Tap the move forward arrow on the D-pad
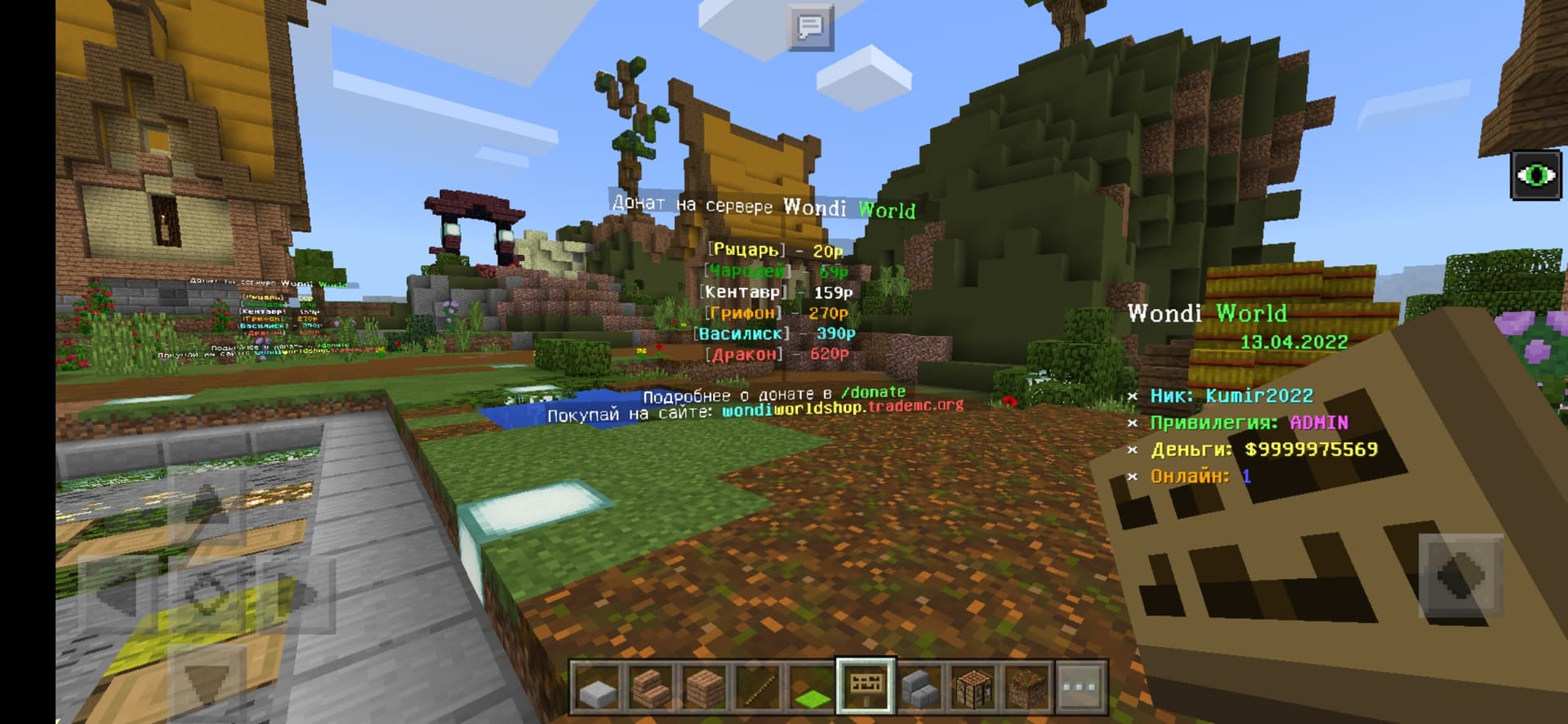Viewport: 1568px width, 724px height. (206, 505)
